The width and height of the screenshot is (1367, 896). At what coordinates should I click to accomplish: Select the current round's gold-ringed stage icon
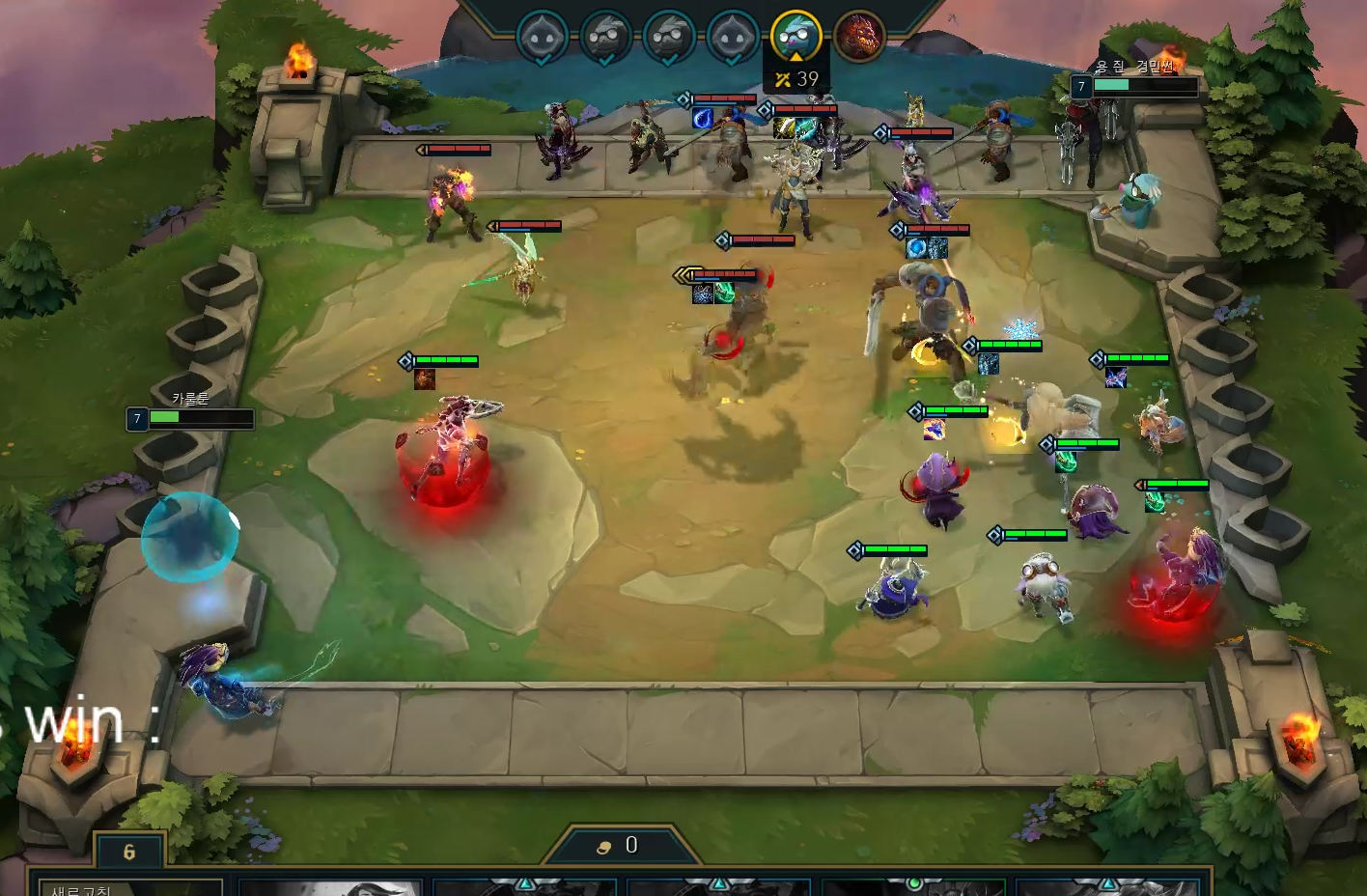tap(795, 36)
